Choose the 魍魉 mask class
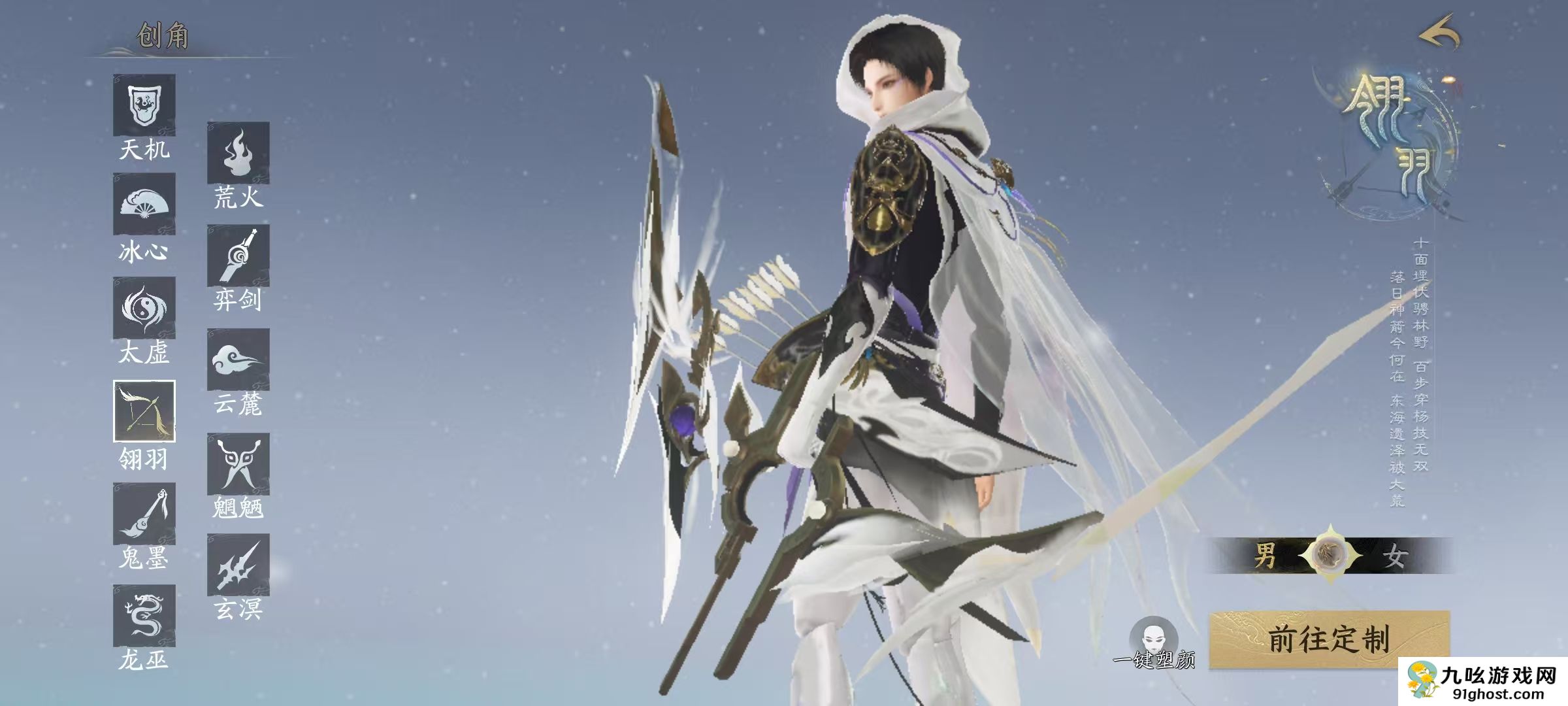Viewport: 1568px width, 706px height. (x=238, y=463)
